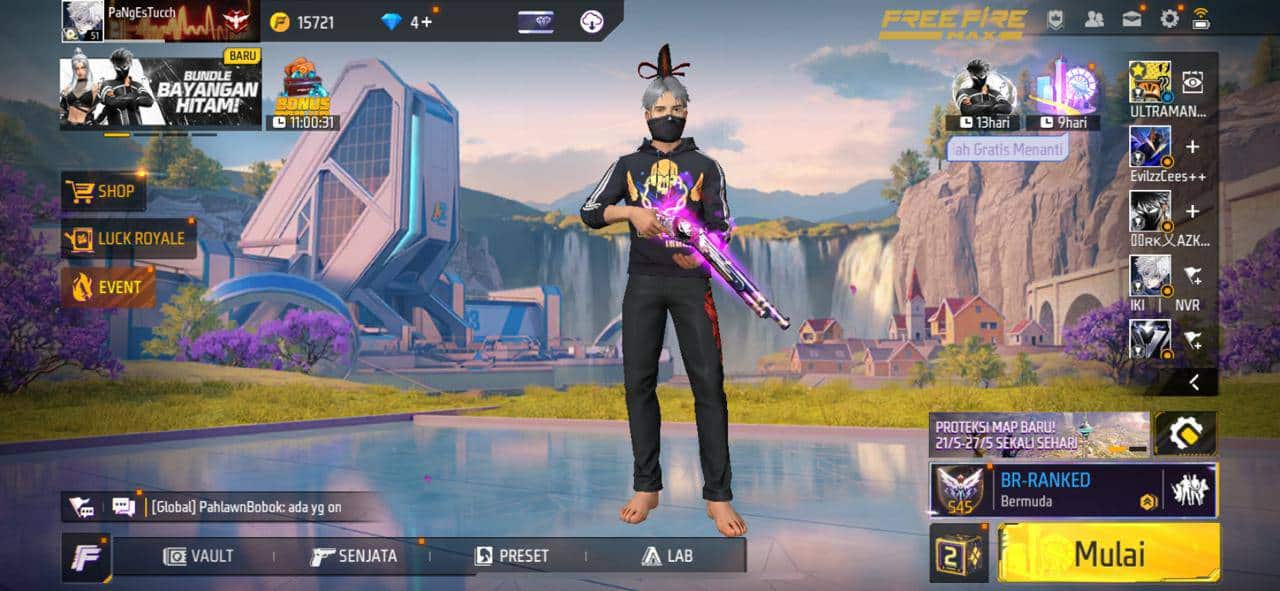The width and height of the screenshot is (1280, 591).
Task: Start the match with Mulai button
Action: pyautogui.click(x=1108, y=553)
